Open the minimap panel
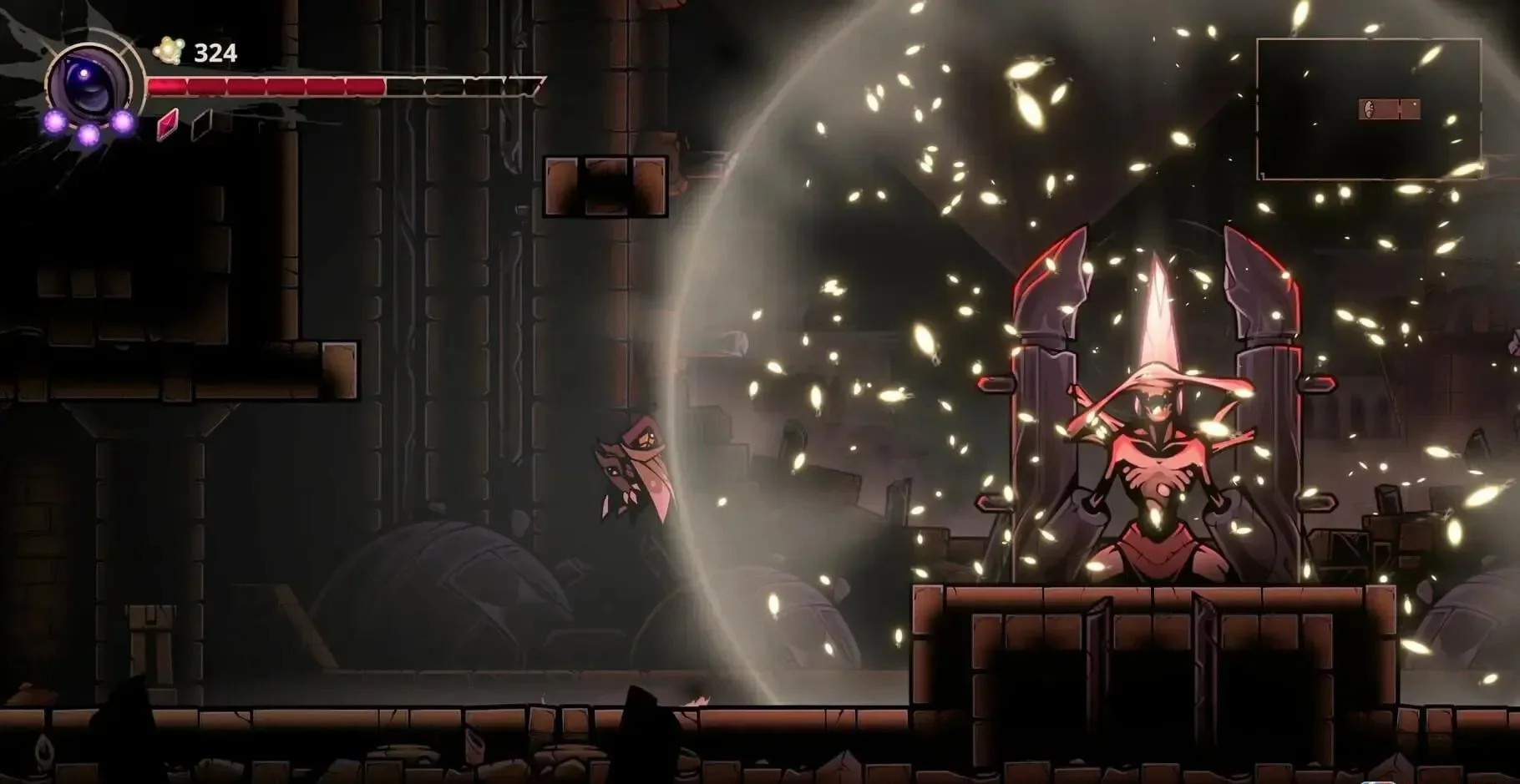 (x=1368, y=109)
